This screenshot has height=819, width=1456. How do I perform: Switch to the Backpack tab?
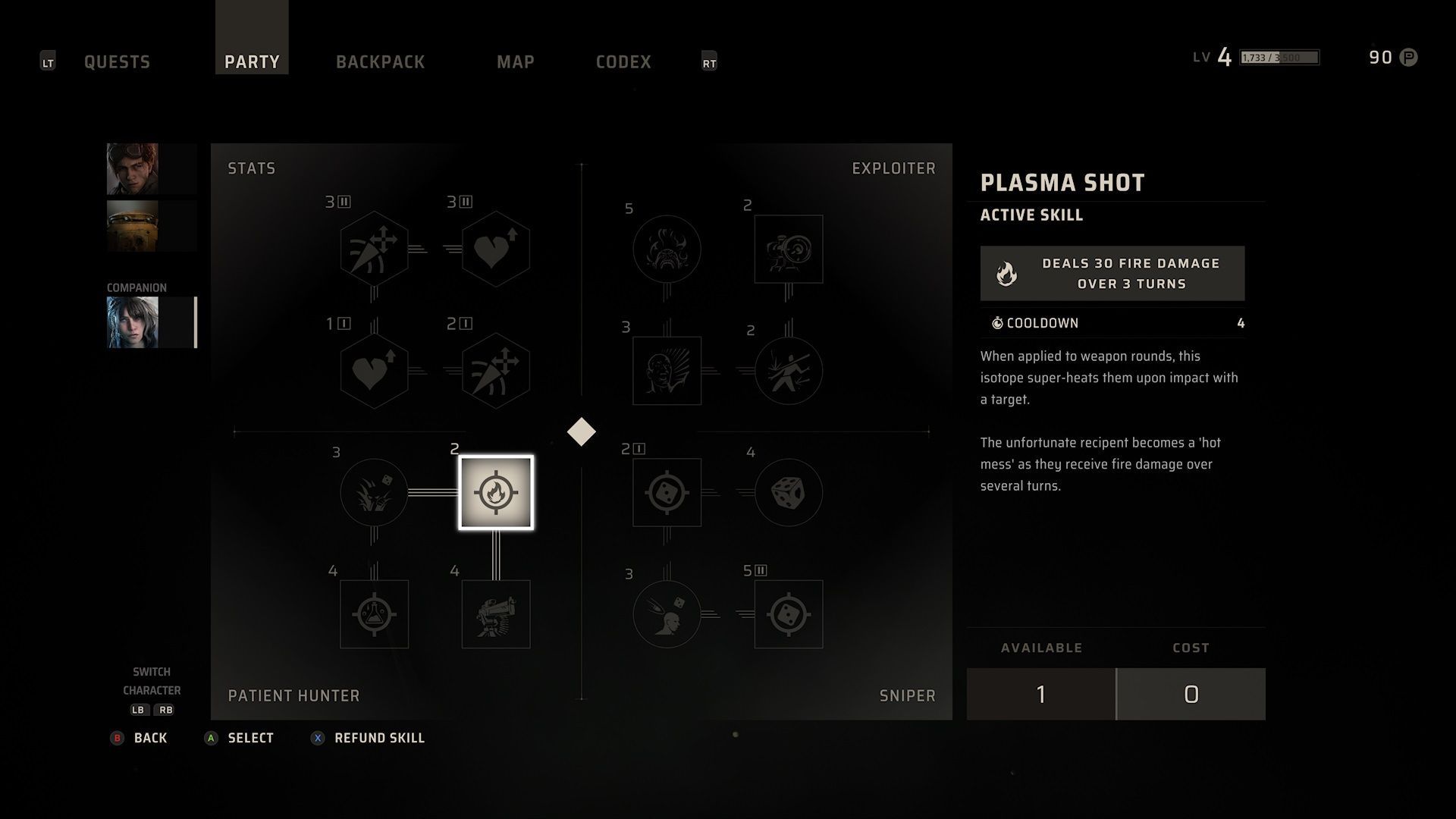[x=380, y=61]
